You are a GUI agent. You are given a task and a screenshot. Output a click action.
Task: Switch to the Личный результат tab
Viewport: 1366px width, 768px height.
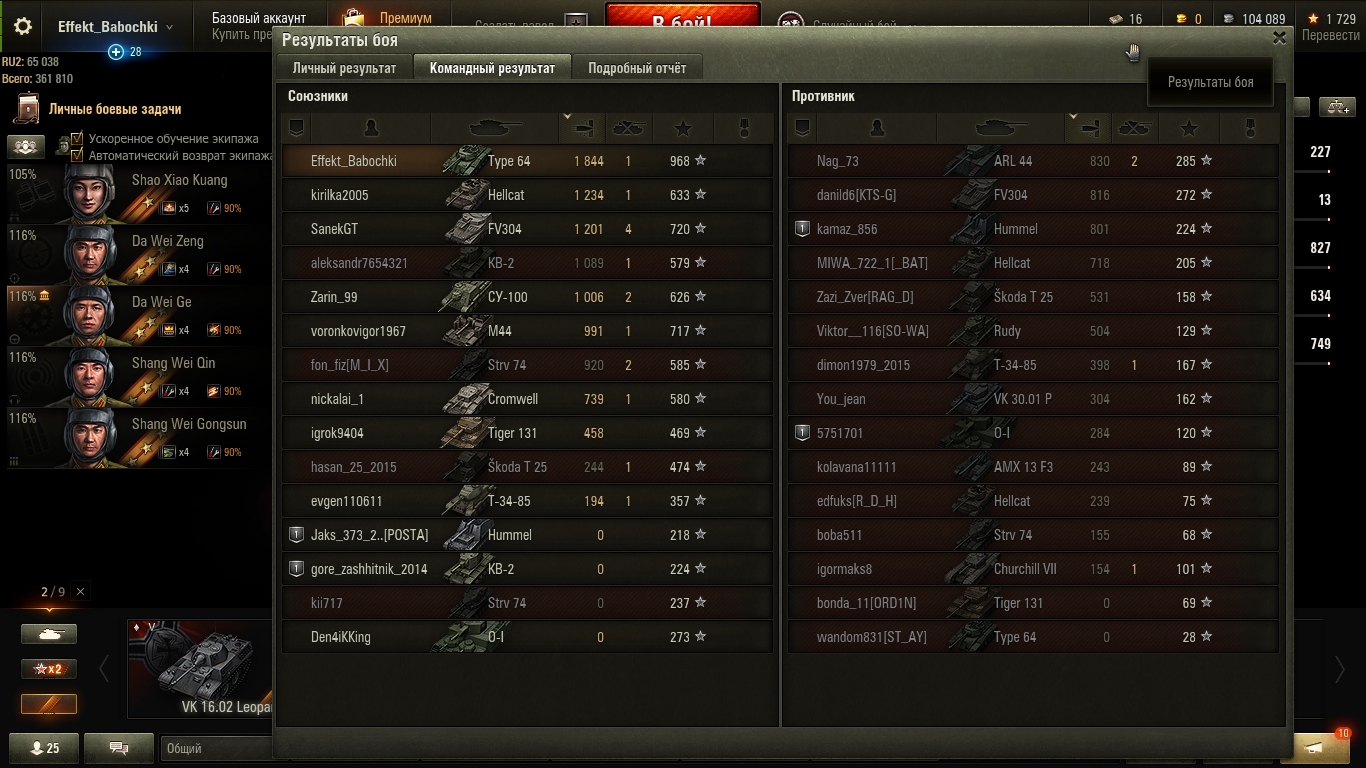(344, 68)
